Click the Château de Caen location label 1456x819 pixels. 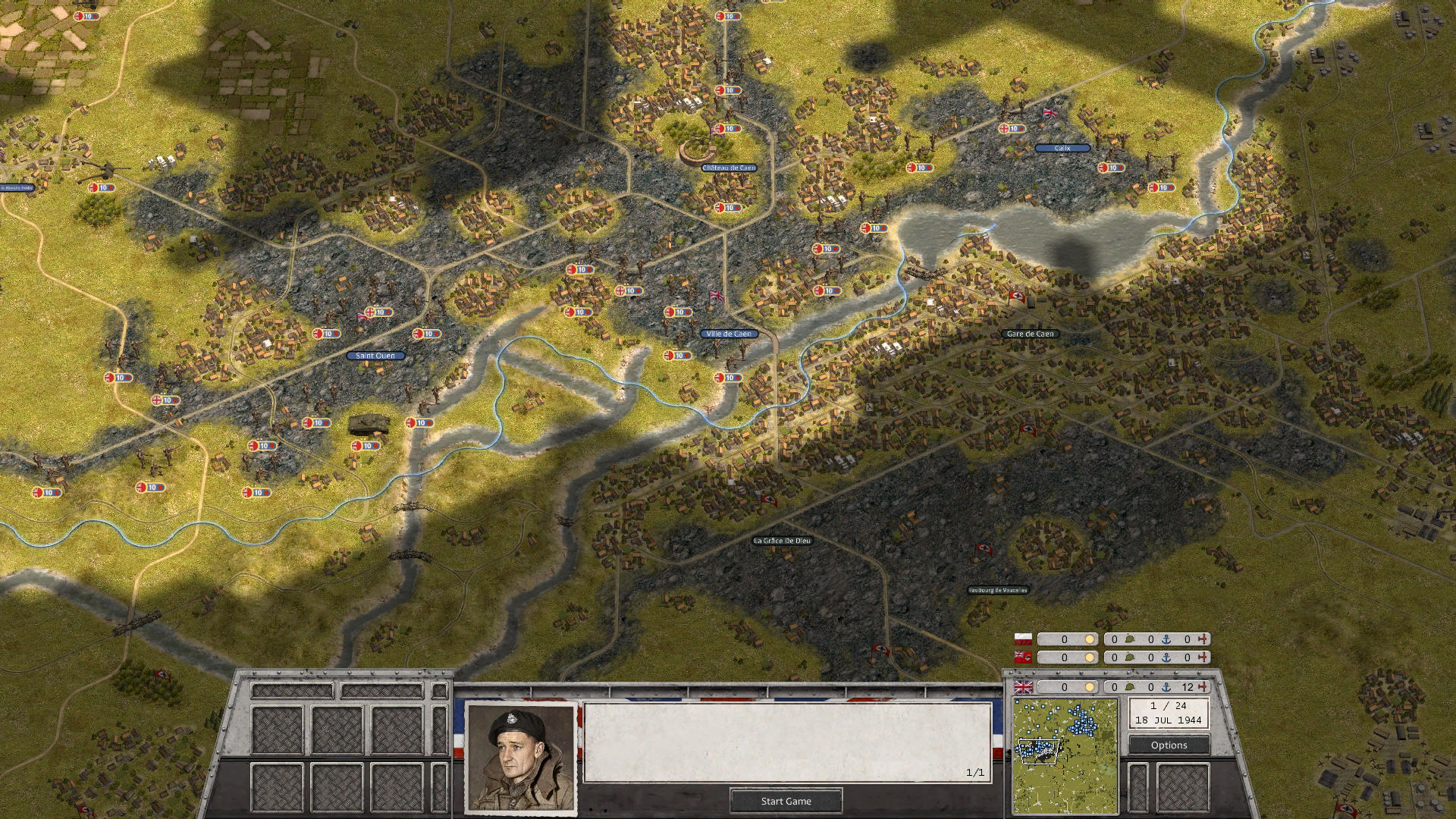(730, 168)
